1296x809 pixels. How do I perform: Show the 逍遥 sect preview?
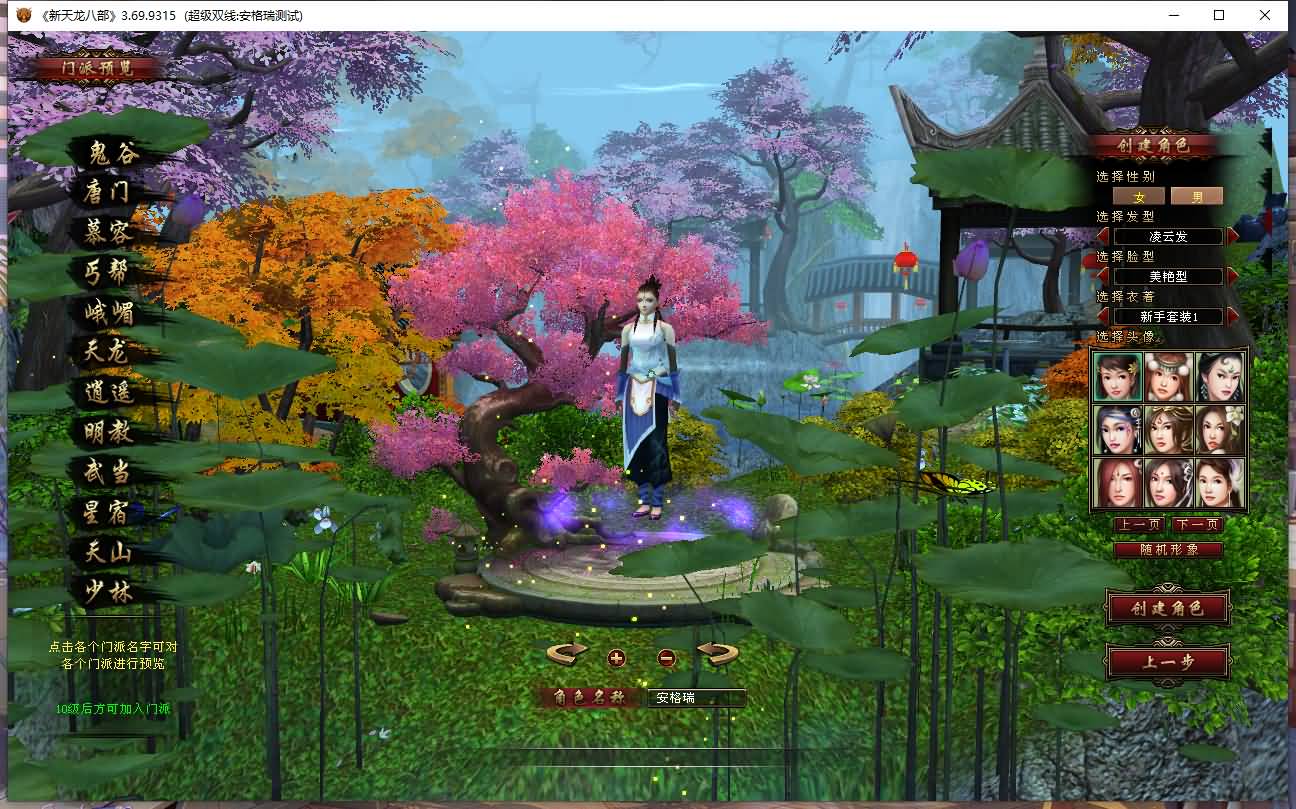click(x=108, y=392)
